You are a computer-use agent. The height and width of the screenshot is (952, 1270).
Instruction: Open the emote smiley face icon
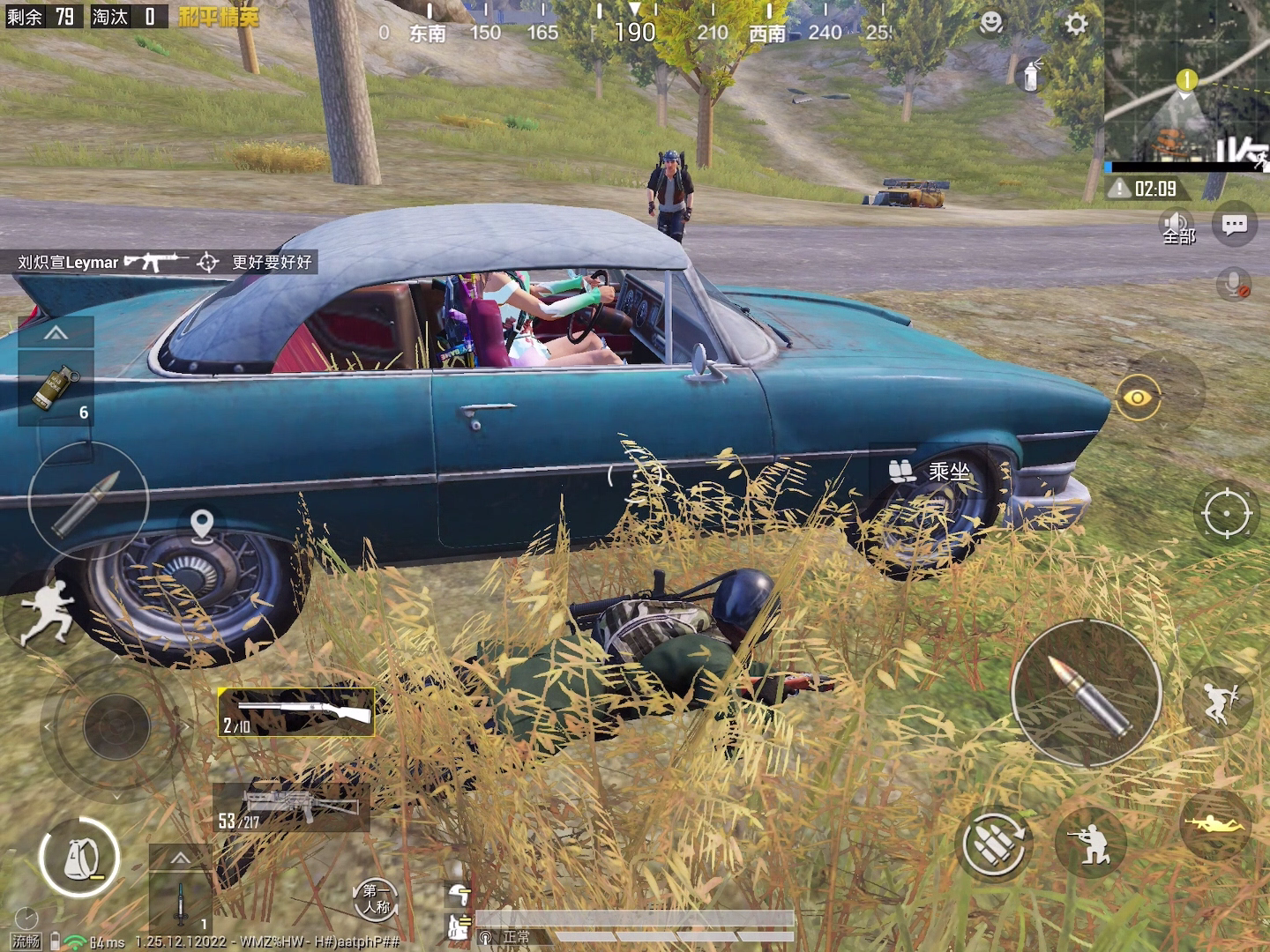(x=991, y=23)
